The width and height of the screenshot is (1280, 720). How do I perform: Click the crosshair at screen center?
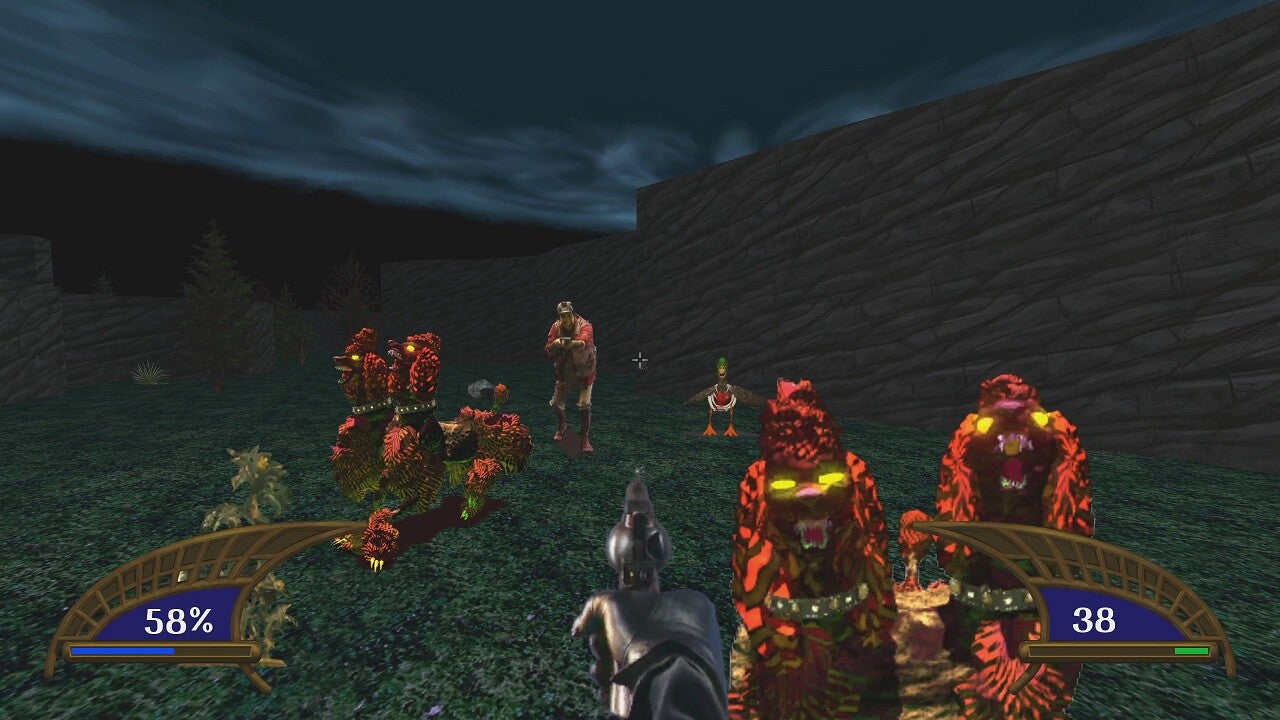click(x=638, y=362)
